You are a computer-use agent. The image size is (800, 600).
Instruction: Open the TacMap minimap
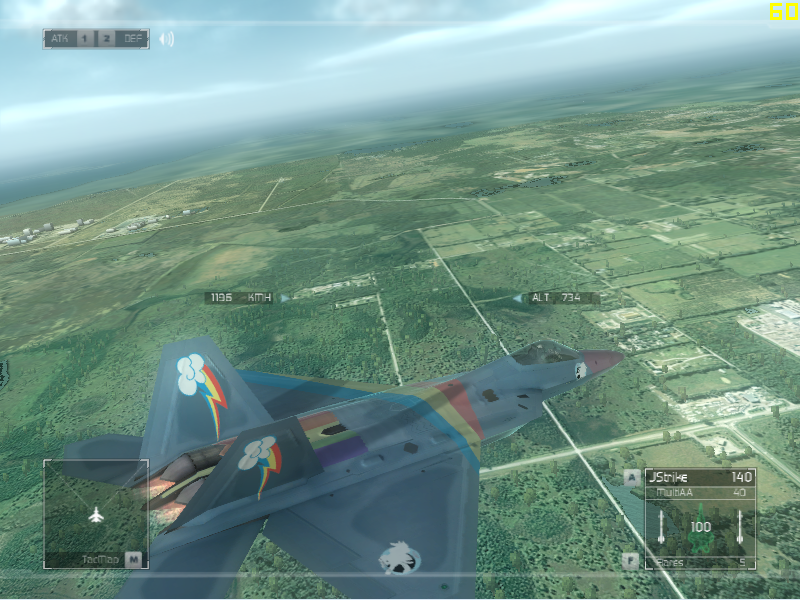(x=96, y=514)
